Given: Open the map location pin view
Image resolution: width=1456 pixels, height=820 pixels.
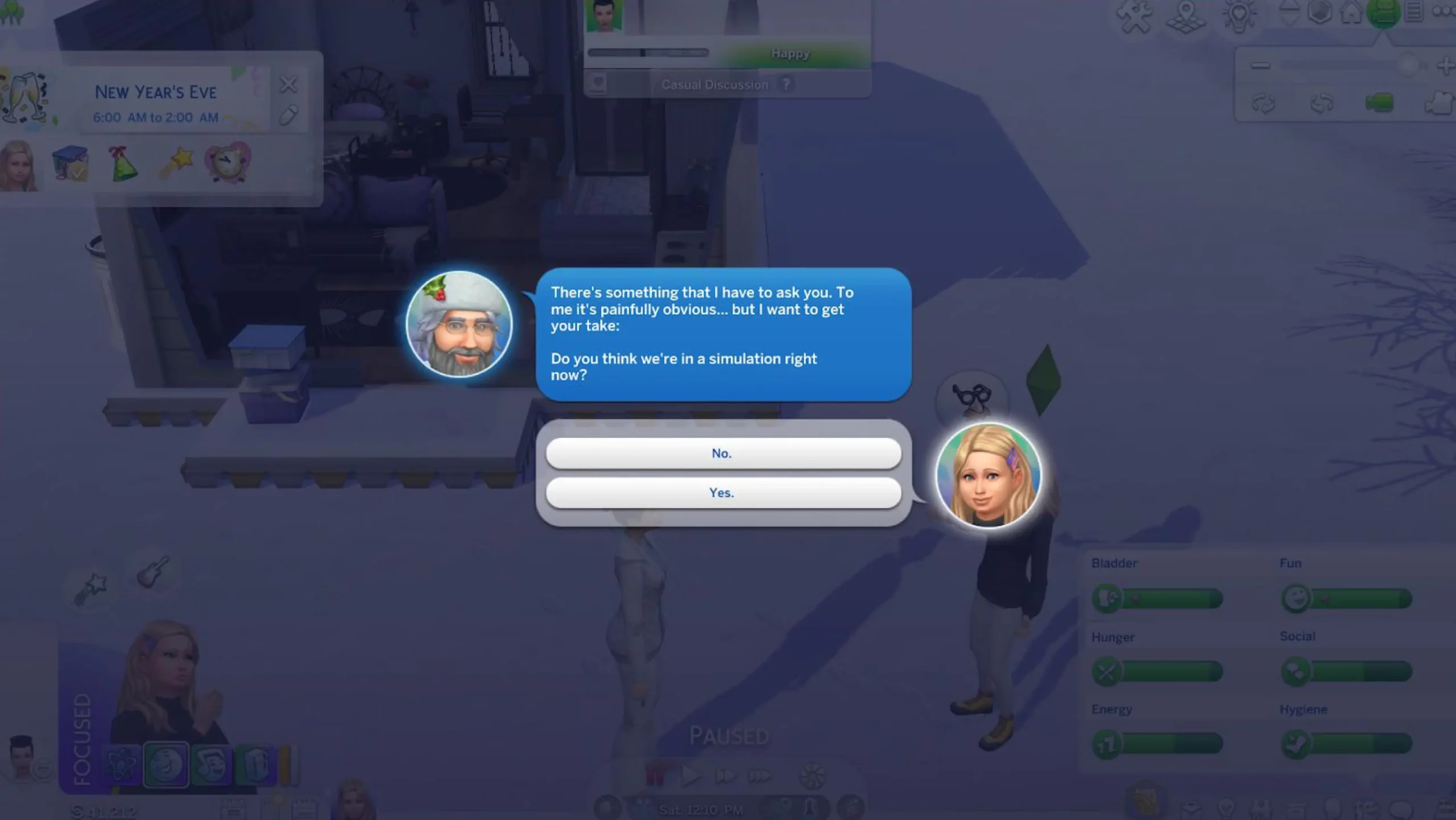Looking at the screenshot, I should pos(1185,16).
